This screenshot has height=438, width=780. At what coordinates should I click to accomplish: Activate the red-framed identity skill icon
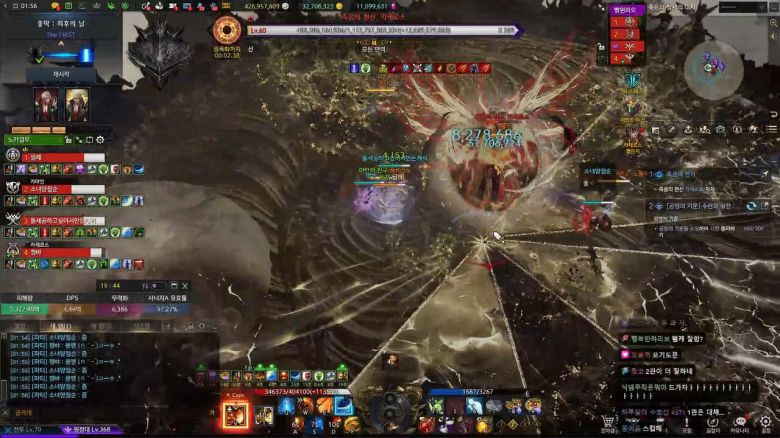(x=236, y=415)
